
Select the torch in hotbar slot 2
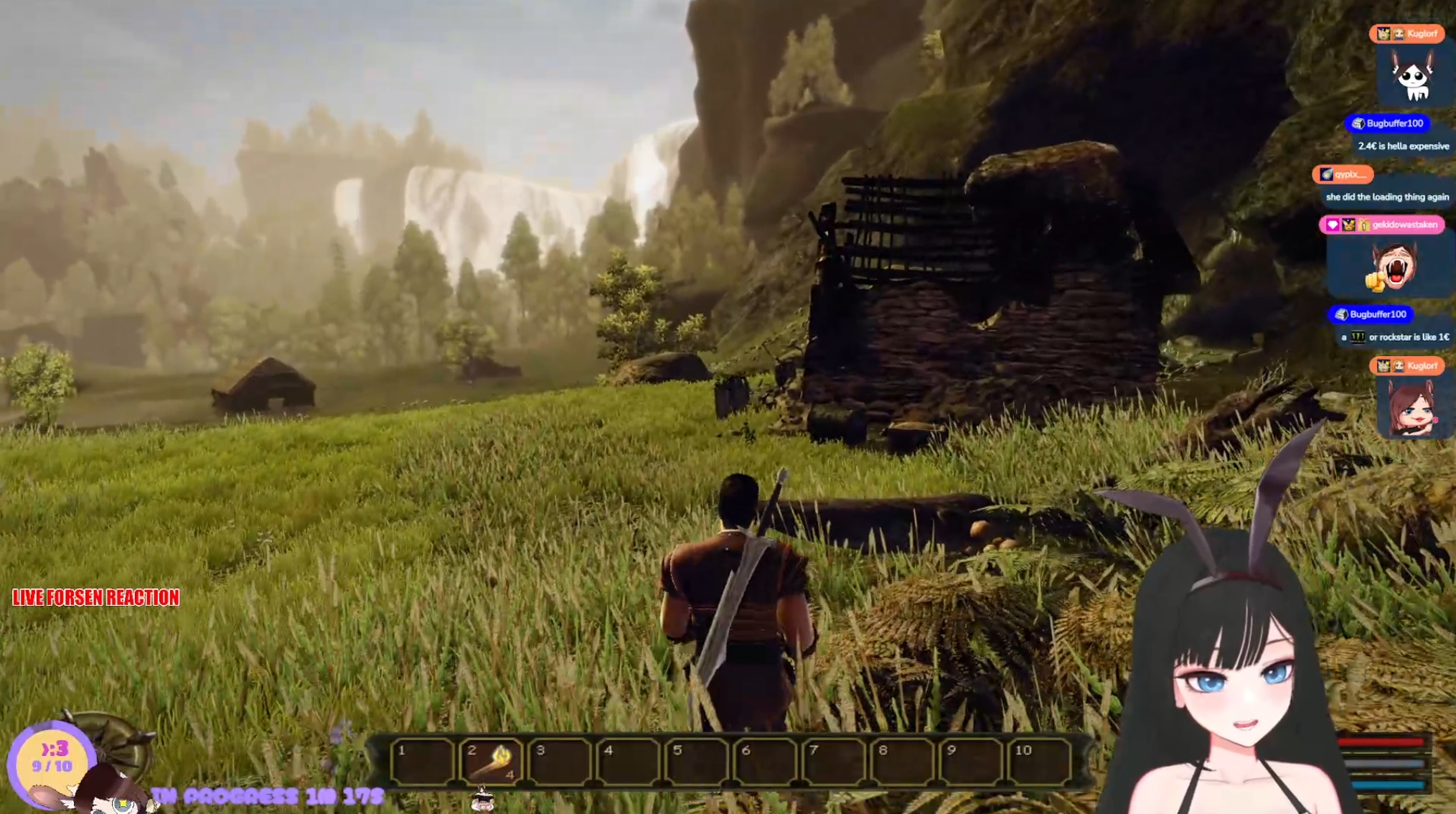point(492,761)
